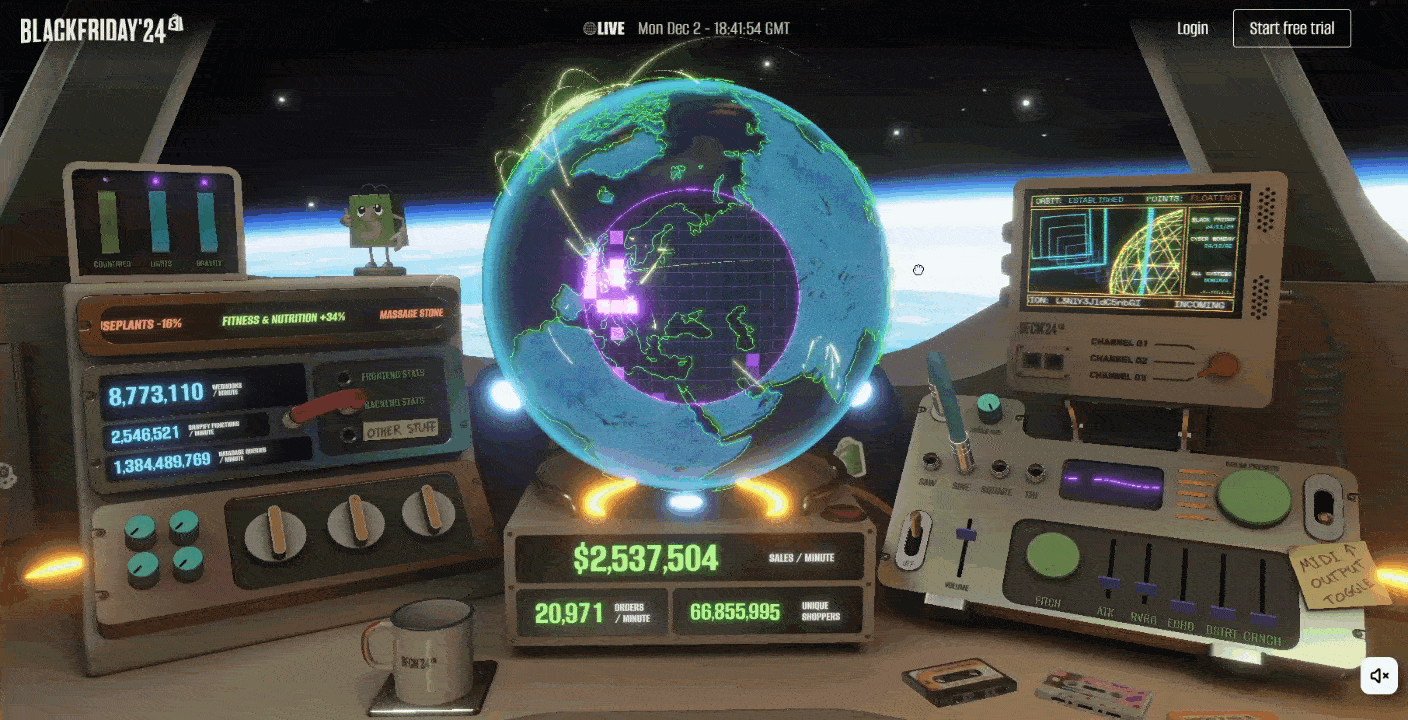This screenshot has height=720, width=1408.
Task: Click the large green presets button
Action: tap(1254, 497)
